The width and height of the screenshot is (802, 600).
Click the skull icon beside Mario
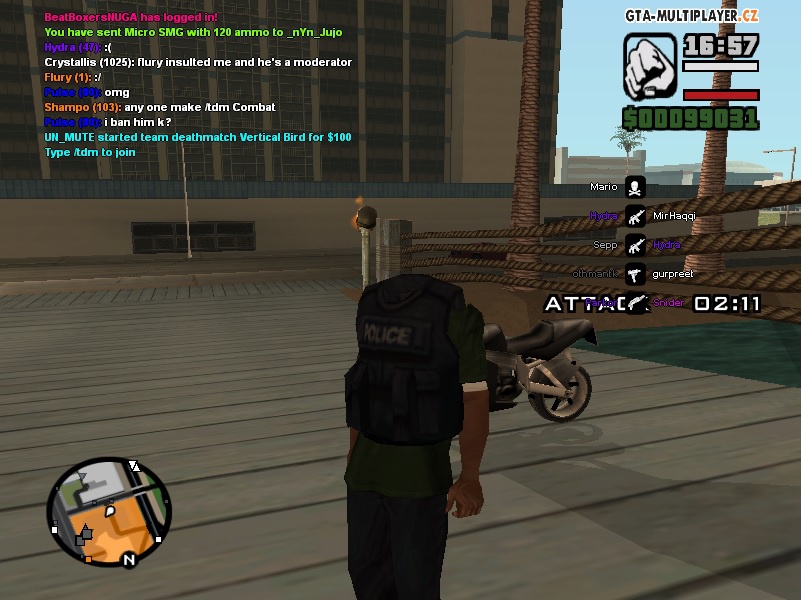(635, 187)
